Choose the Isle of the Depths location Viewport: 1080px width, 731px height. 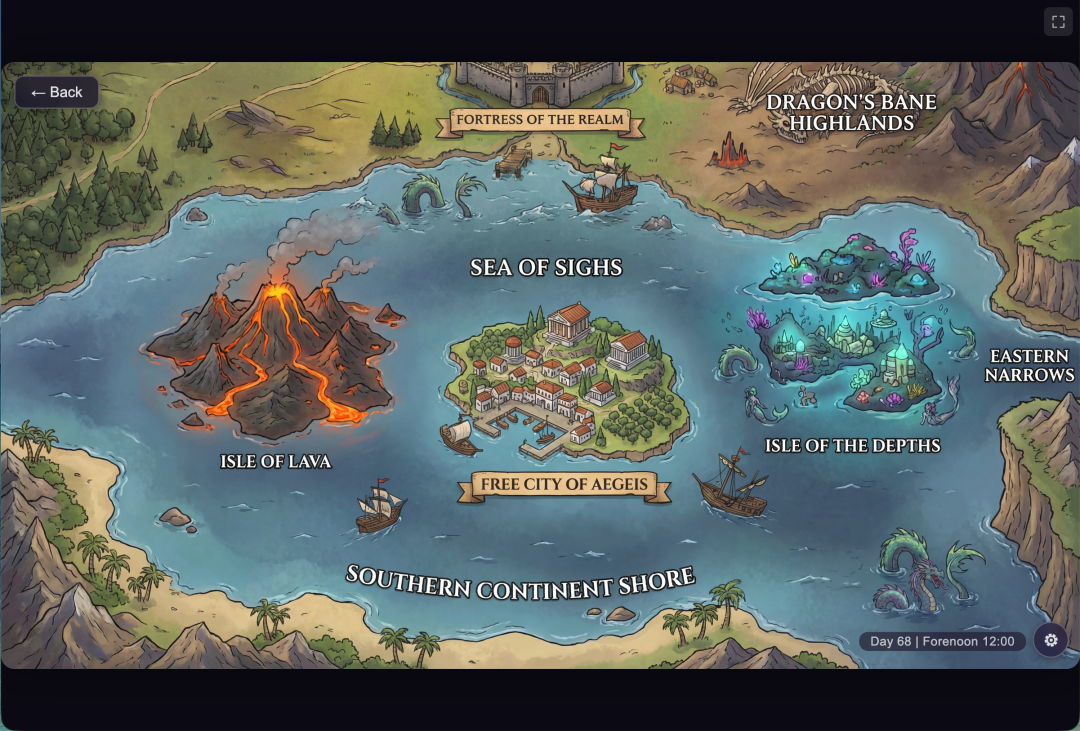click(x=852, y=445)
